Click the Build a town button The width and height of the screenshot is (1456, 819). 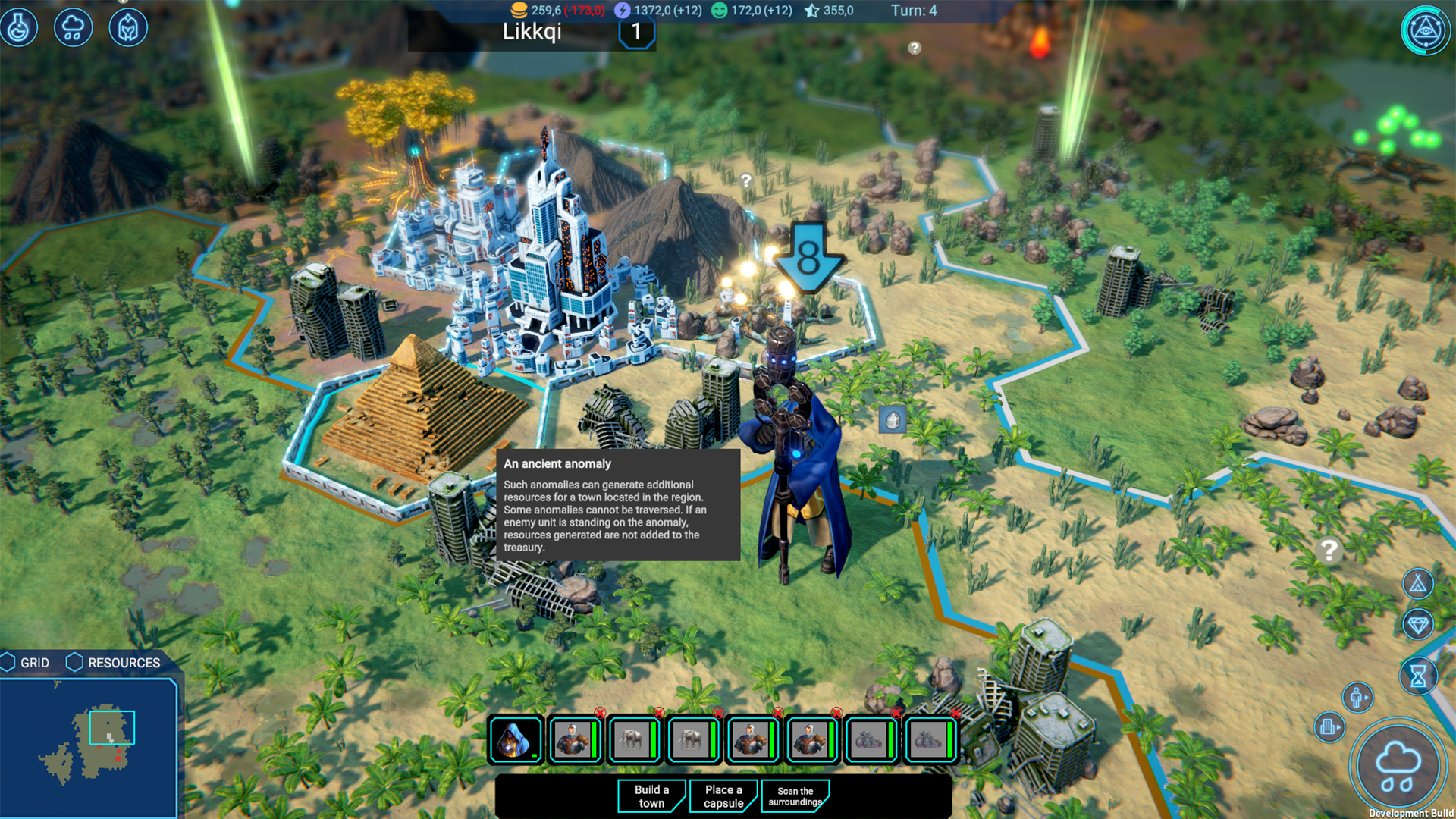pyautogui.click(x=651, y=795)
